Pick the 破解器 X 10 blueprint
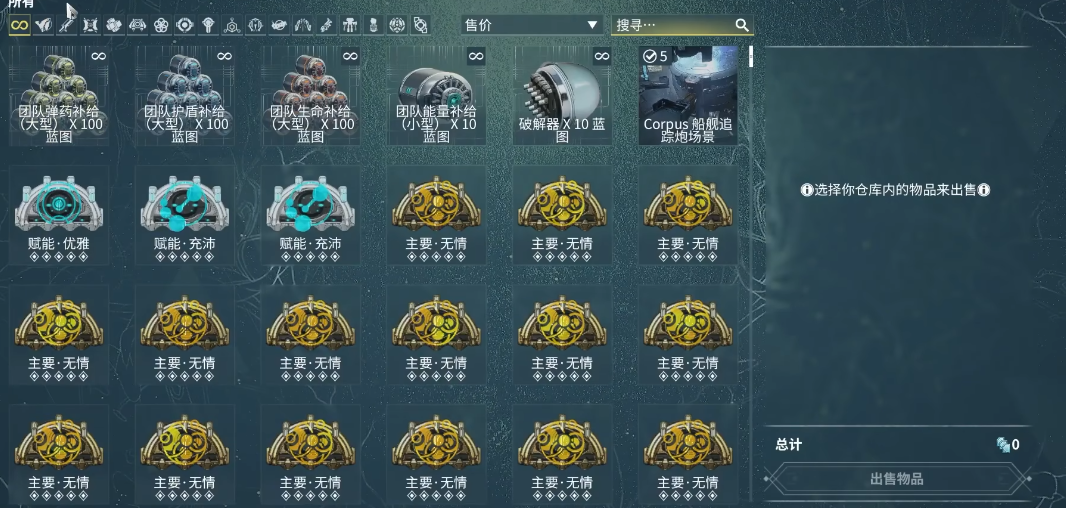Viewport: 1066px width, 508px height. 562,96
